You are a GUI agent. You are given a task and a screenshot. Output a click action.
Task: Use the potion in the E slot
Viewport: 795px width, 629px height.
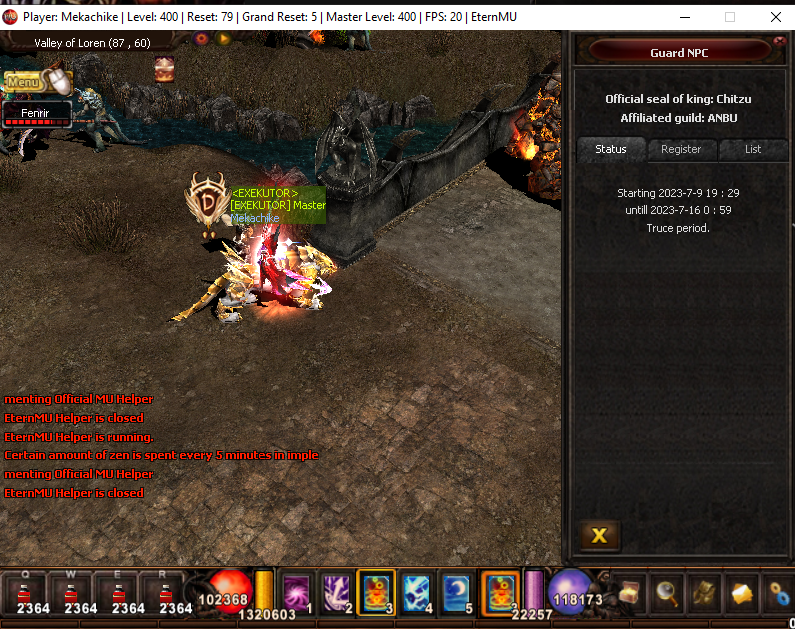(128, 592)
